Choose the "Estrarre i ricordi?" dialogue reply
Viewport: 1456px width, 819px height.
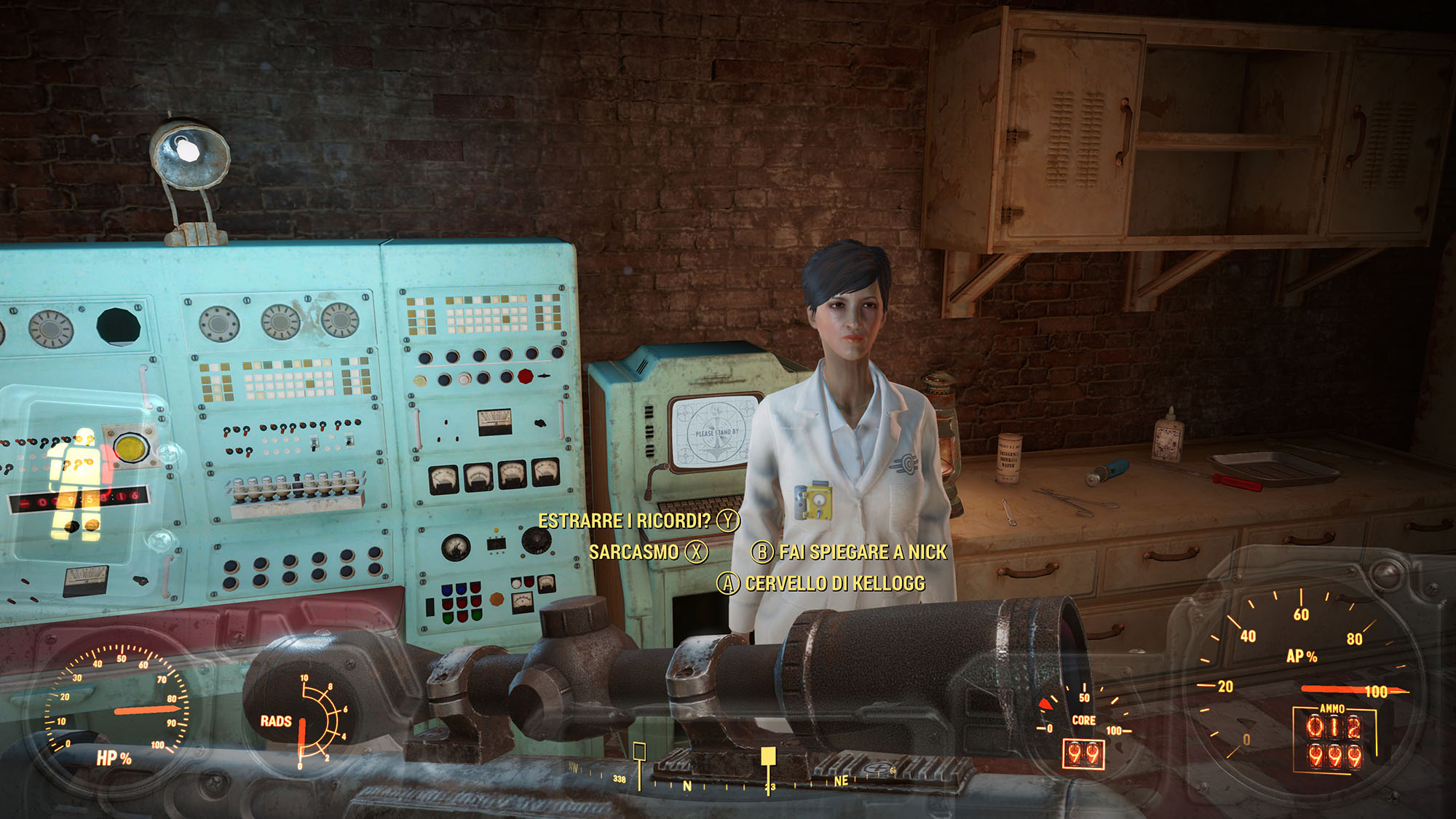tap(625, 521)
